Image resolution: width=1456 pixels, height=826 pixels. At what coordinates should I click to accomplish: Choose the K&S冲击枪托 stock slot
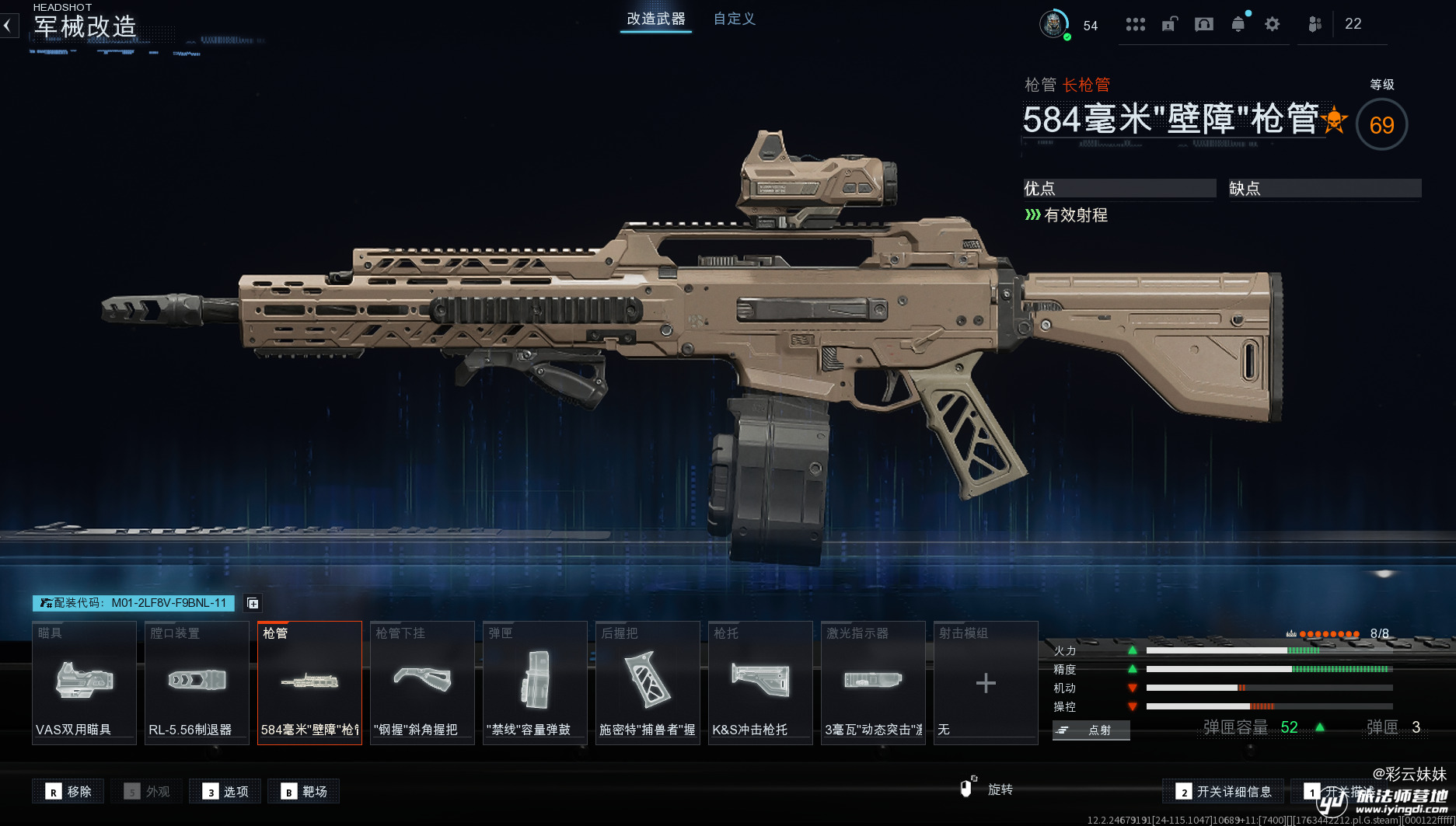760,682
